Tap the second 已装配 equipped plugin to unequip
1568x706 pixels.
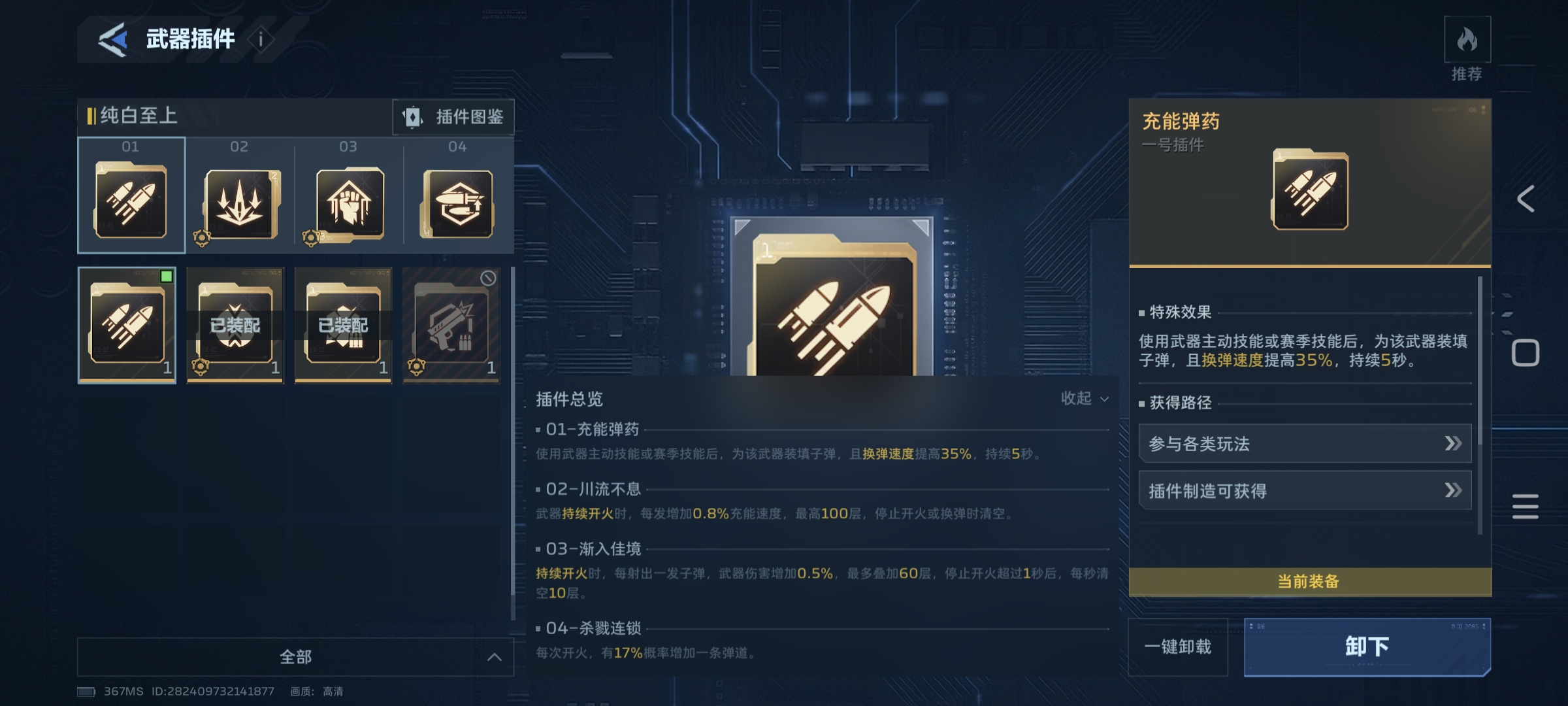(x=343, y=325)
